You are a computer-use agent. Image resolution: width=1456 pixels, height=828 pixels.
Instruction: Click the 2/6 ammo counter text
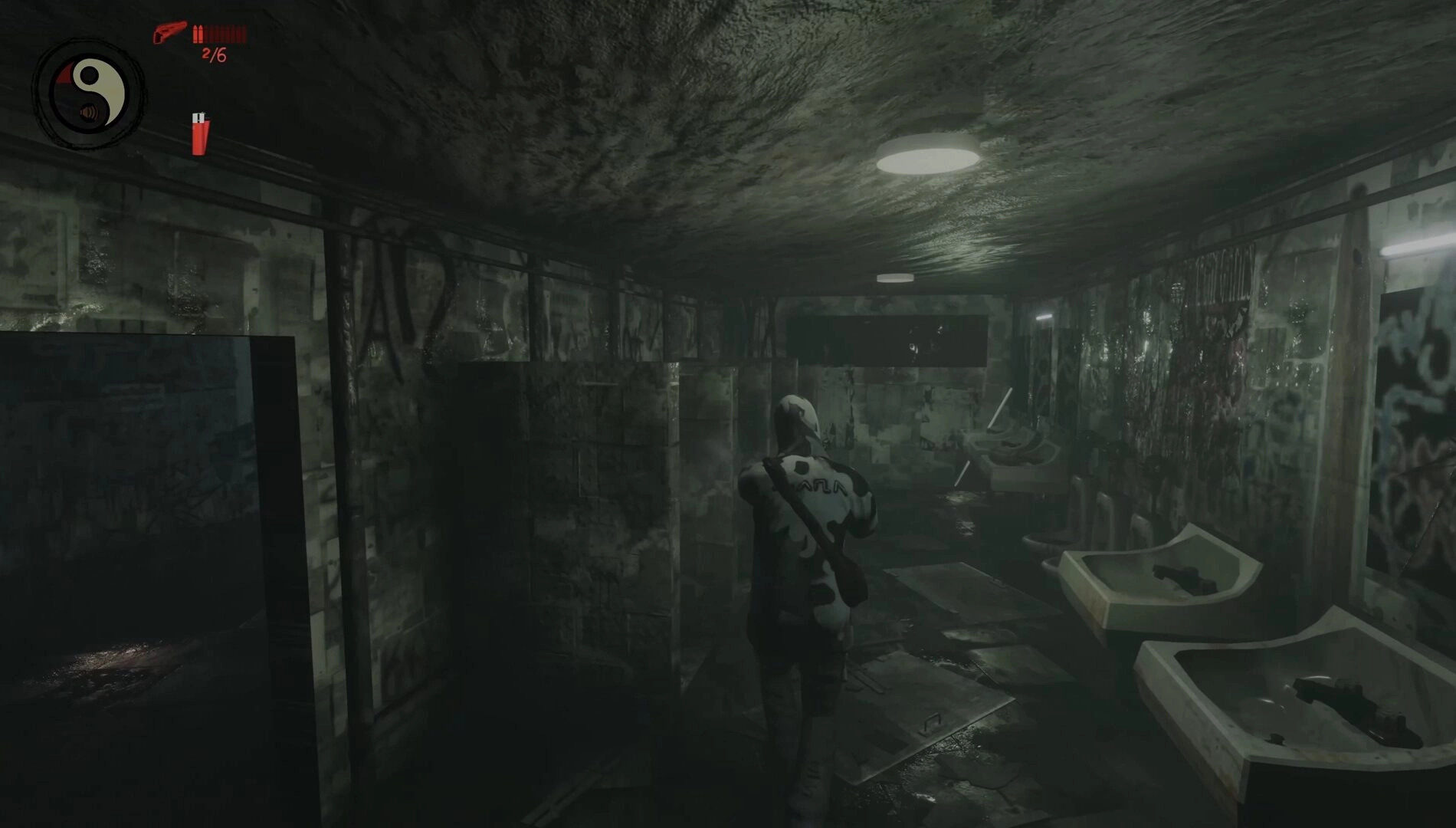(213, 54)
